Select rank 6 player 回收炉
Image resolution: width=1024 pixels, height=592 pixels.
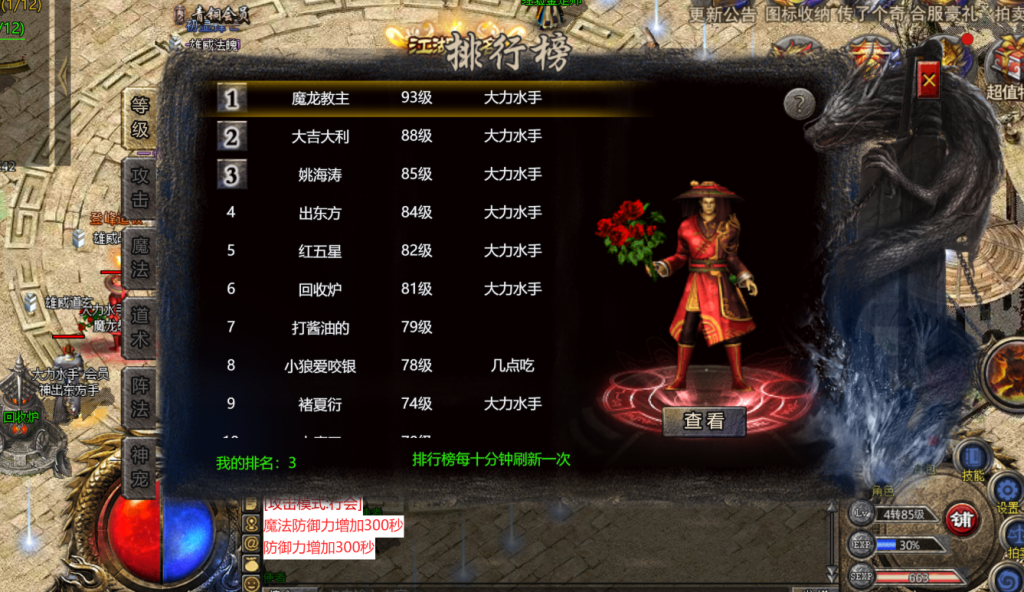pos(320,289)
